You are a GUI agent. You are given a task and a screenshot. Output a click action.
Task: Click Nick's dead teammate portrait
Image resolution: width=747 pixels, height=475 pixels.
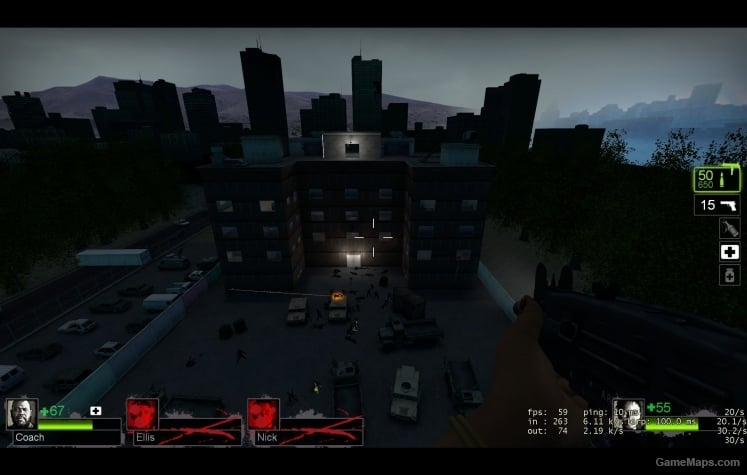point(263,413)
